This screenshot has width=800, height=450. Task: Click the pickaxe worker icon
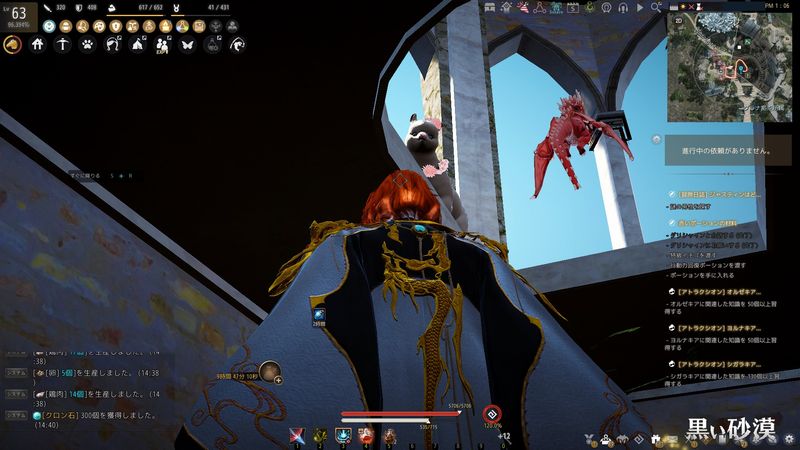(63, 44)
